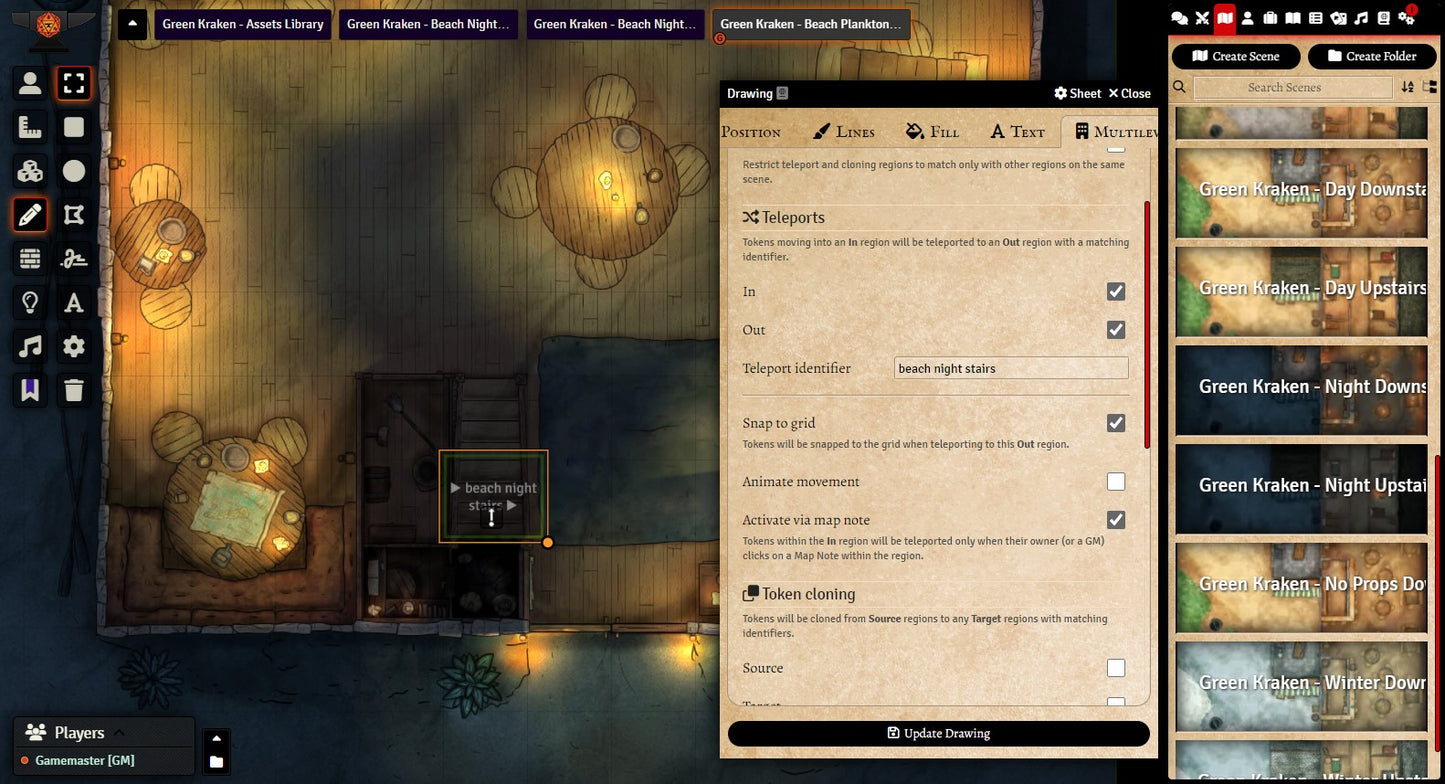Enable the Animate movement checkbox
Screen dimensions: 1445x784
[1116, 482]
